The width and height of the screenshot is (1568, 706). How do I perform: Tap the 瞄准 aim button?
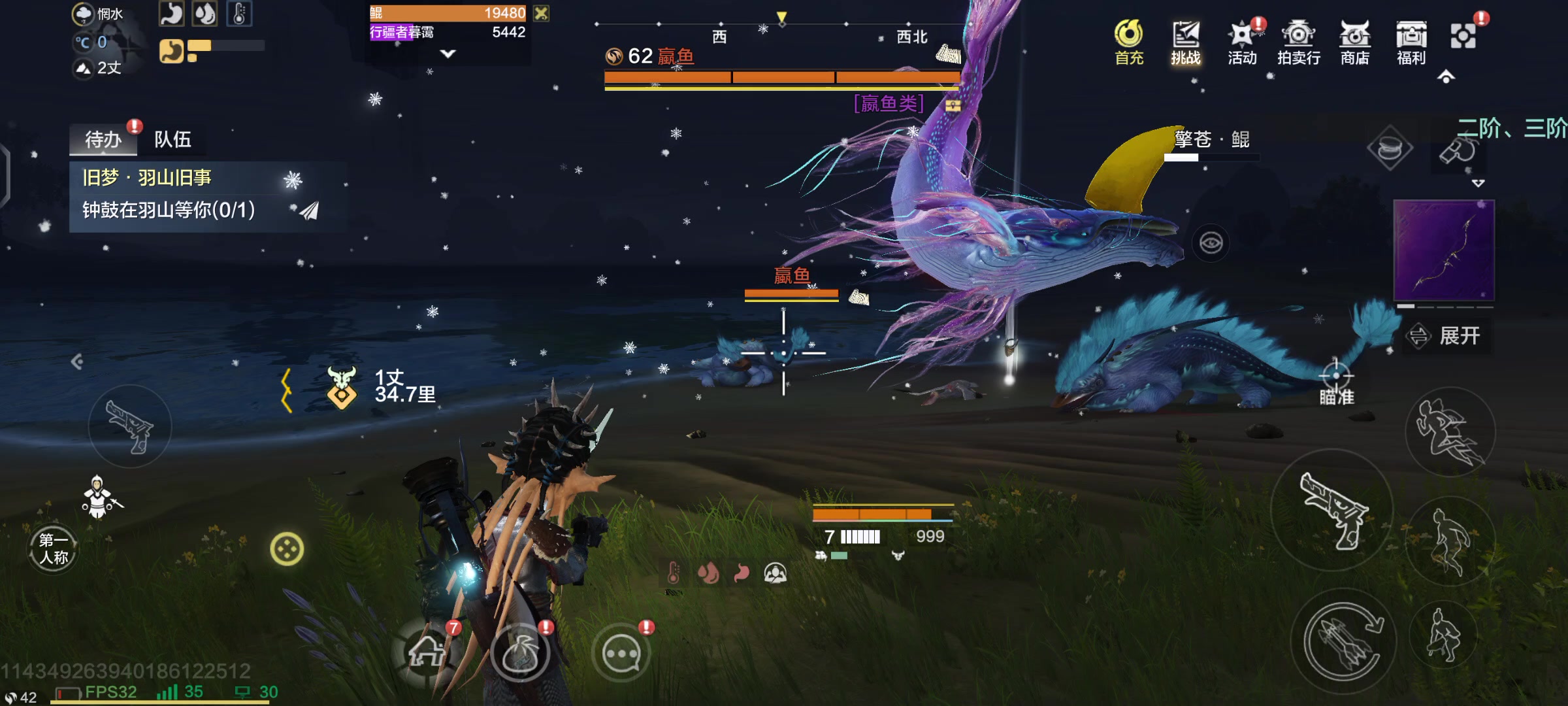[x=1336, y=384]
